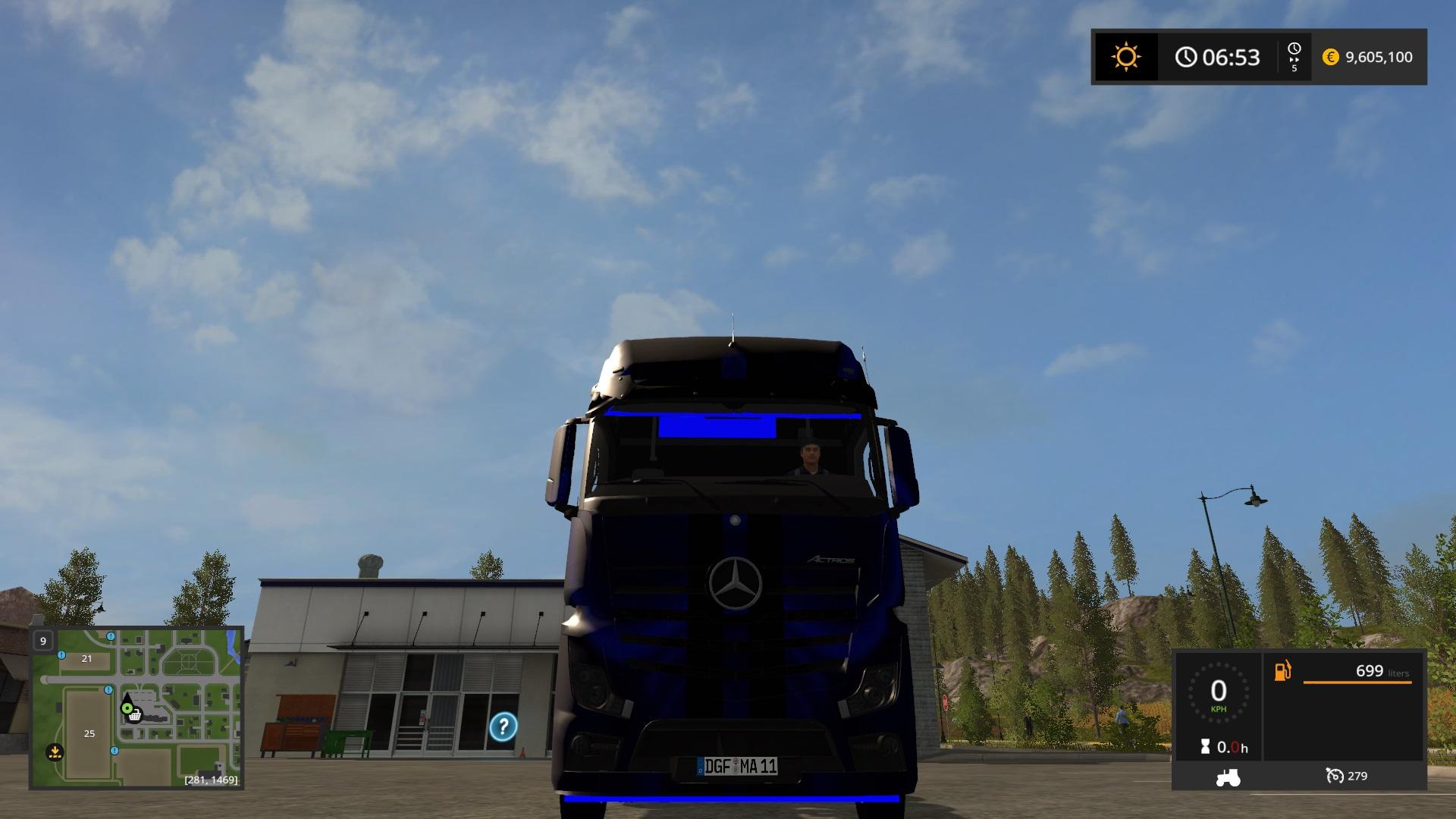The image size is (1456, 819).
Task: Click the fuel pump icon in vehicle HUD
Action: [x=1282, y=672]
